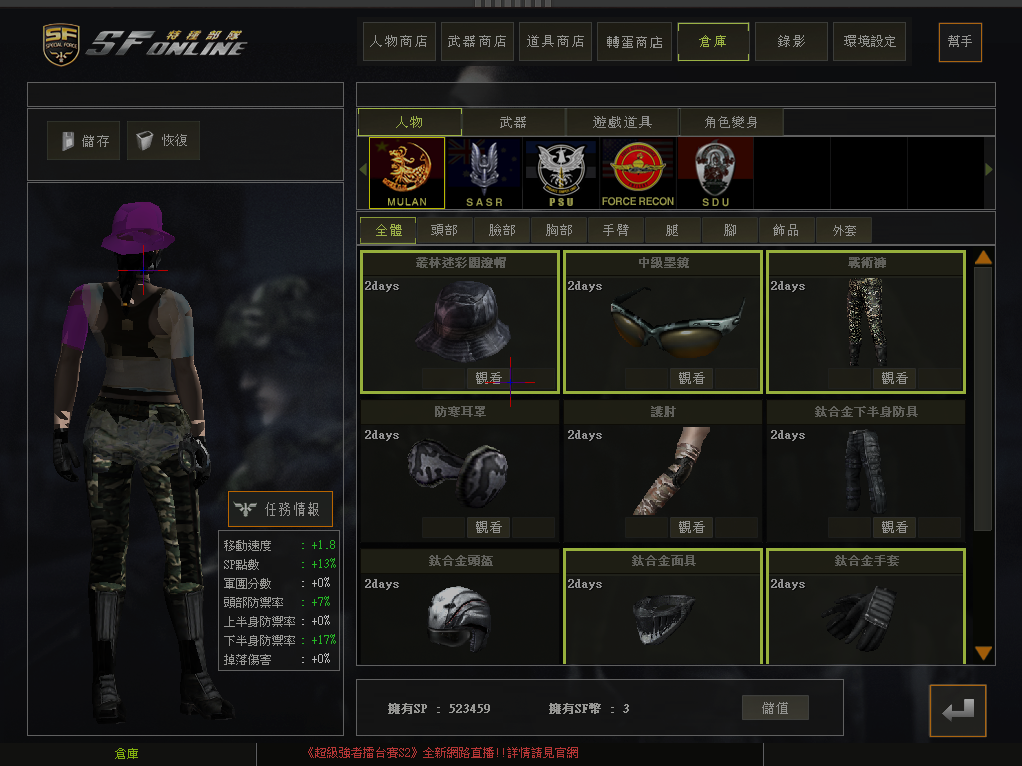Filter items by 頭部 head category
The image size is (1022, 766).
click(444, 230)
